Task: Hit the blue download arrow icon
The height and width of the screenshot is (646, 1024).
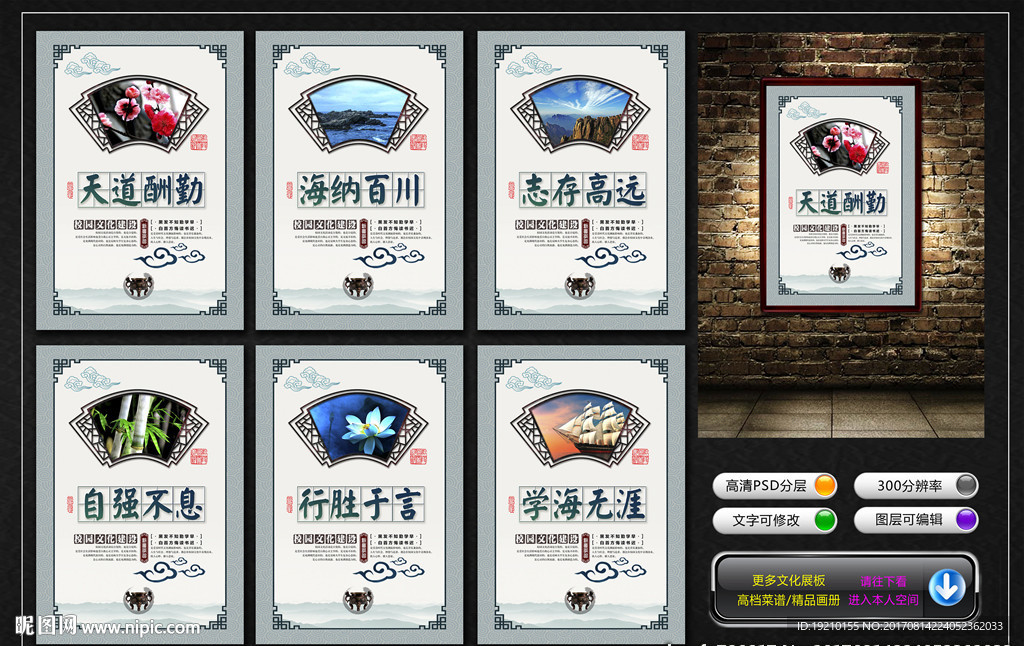Action: (x=946, y=588)
